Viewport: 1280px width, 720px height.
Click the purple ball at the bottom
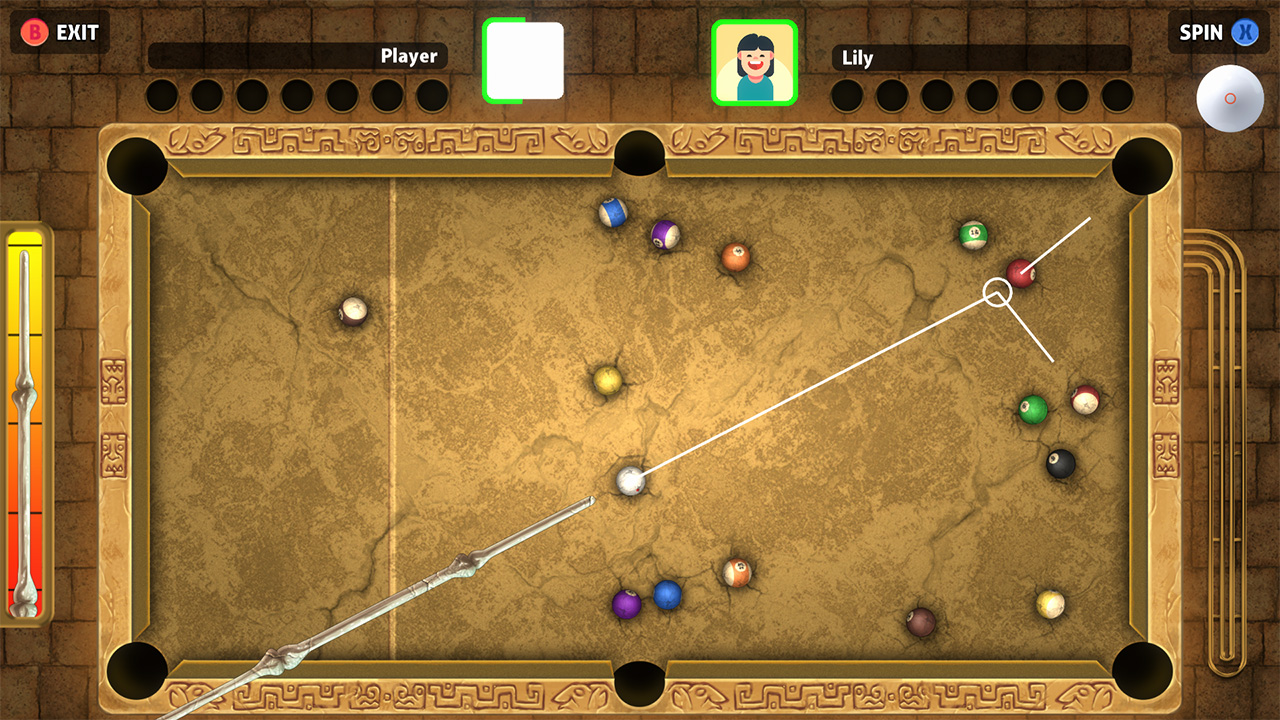pos(625,604)
